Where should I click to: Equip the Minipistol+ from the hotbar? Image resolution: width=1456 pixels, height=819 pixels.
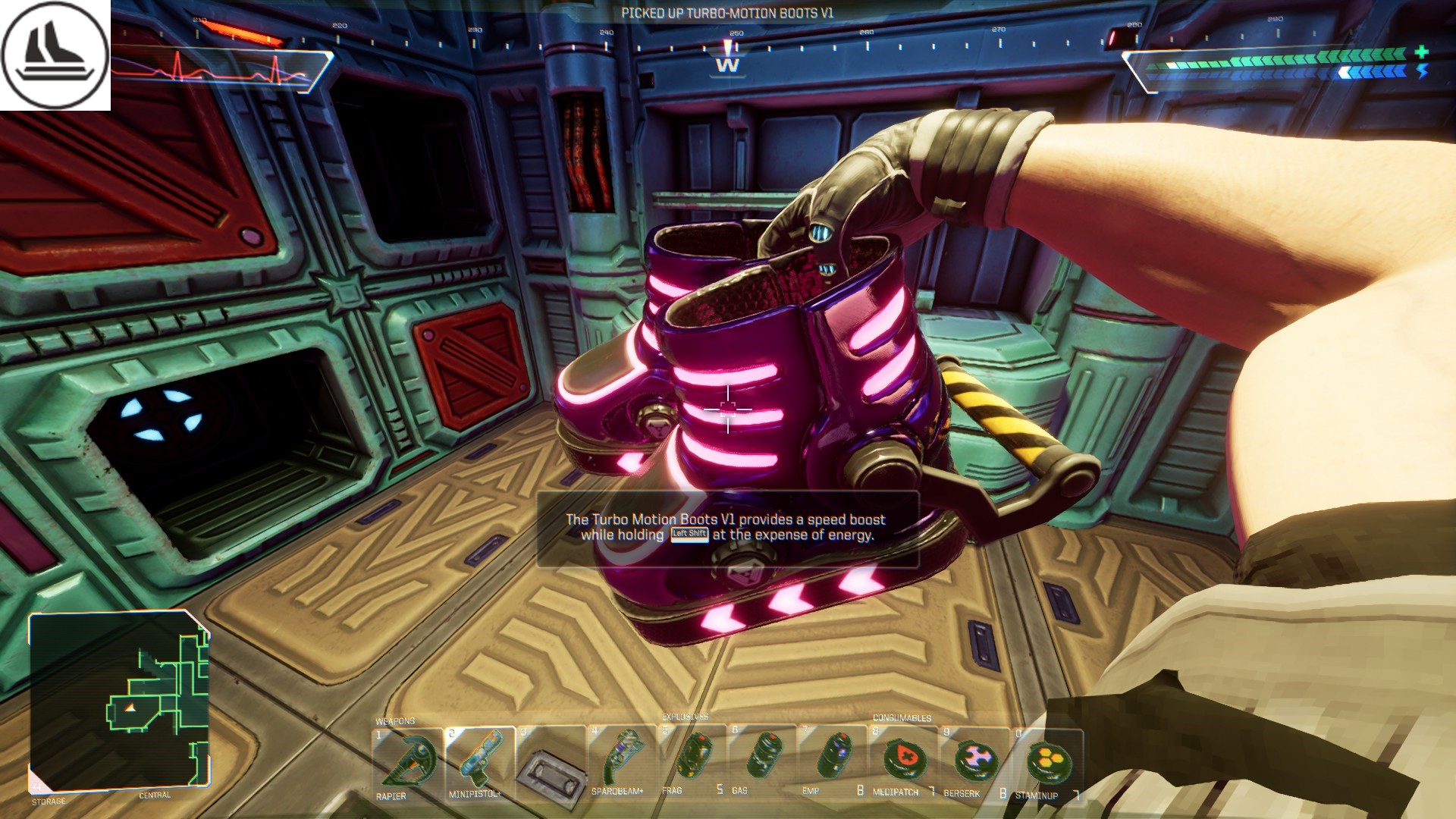[479, 762]
